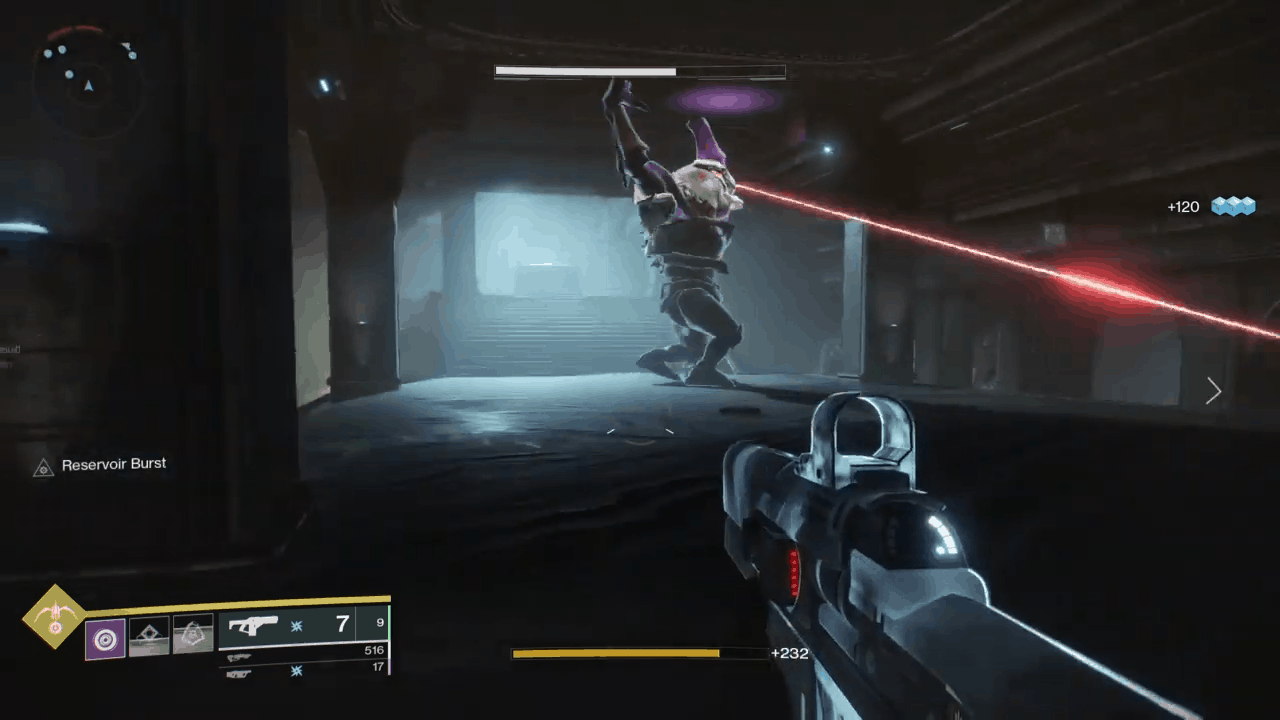Click the grenade ability icon
The image size is (1280, 720).
148,635
